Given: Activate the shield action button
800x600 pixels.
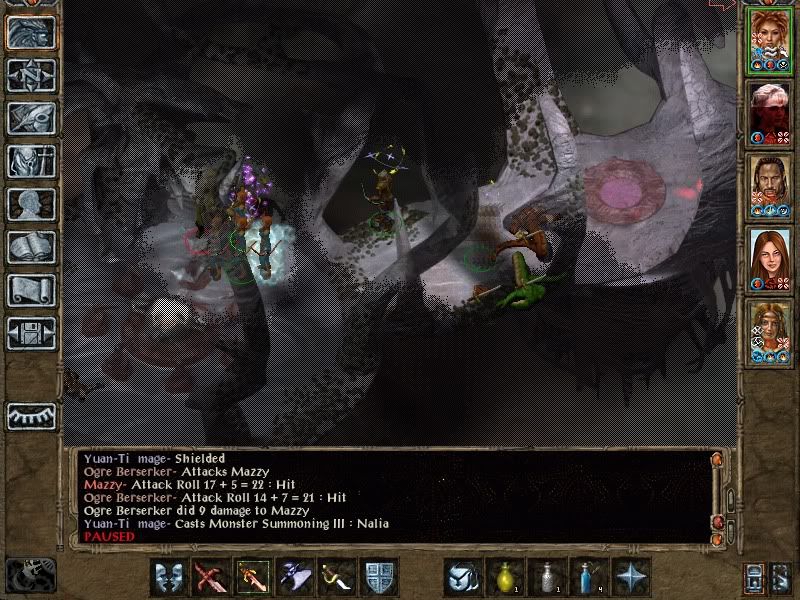Looking at the screenshot, I should (x=379, y=577).
